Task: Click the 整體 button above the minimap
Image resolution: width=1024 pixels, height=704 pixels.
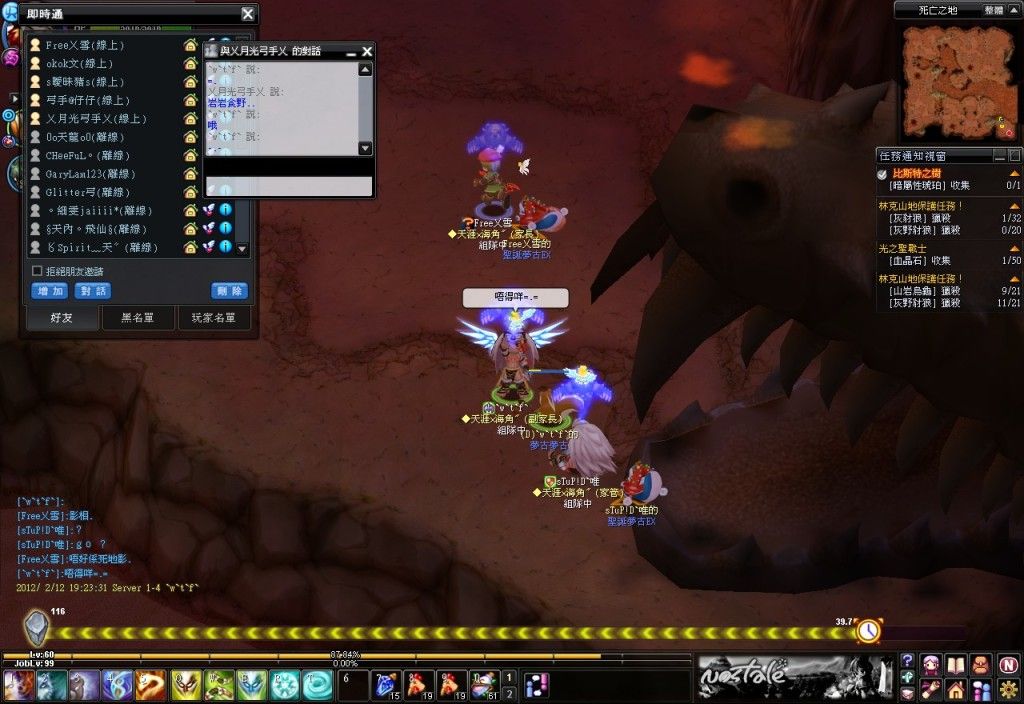Action: point(993,9)
